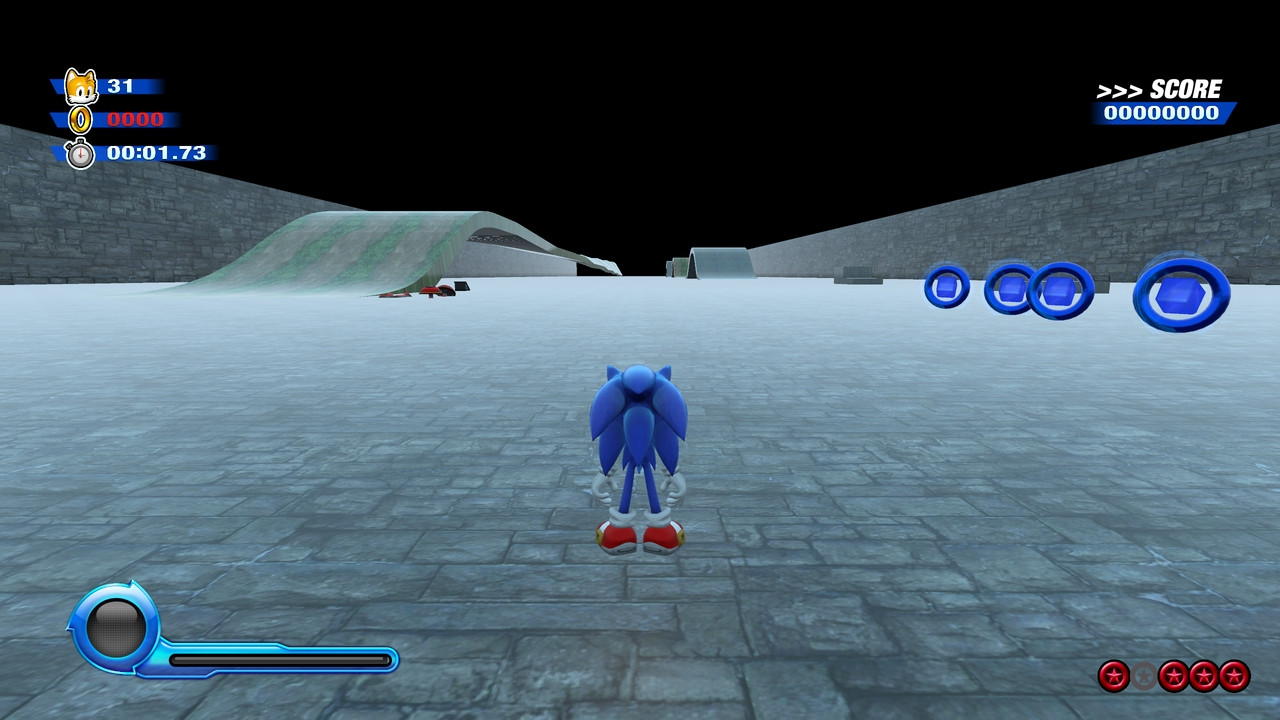Viewport: 1280px width, 720px height.
Task: Select the rightmost red star ring medal
Action: 1233,676
